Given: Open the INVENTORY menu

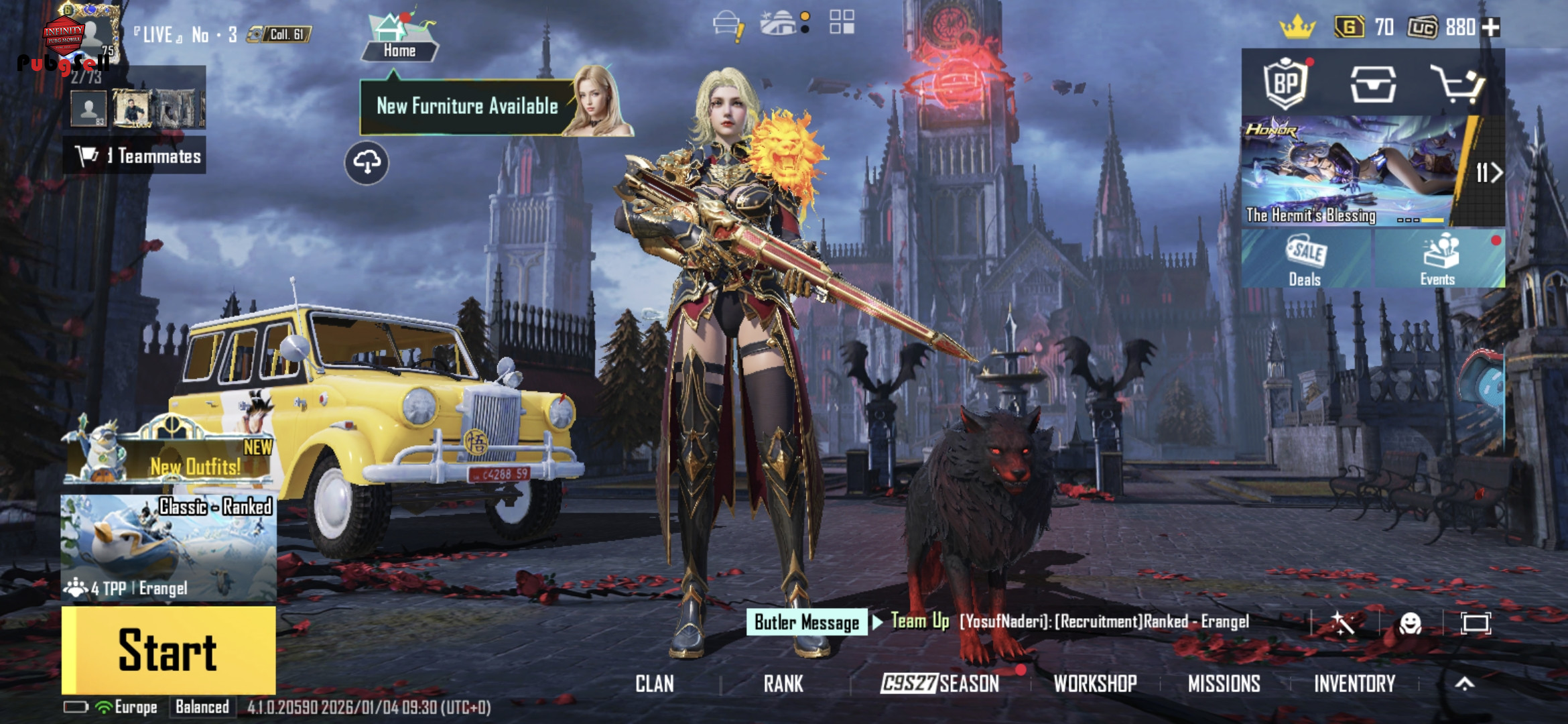Looking at the screenshot, I should click(x=1354, y=684).
